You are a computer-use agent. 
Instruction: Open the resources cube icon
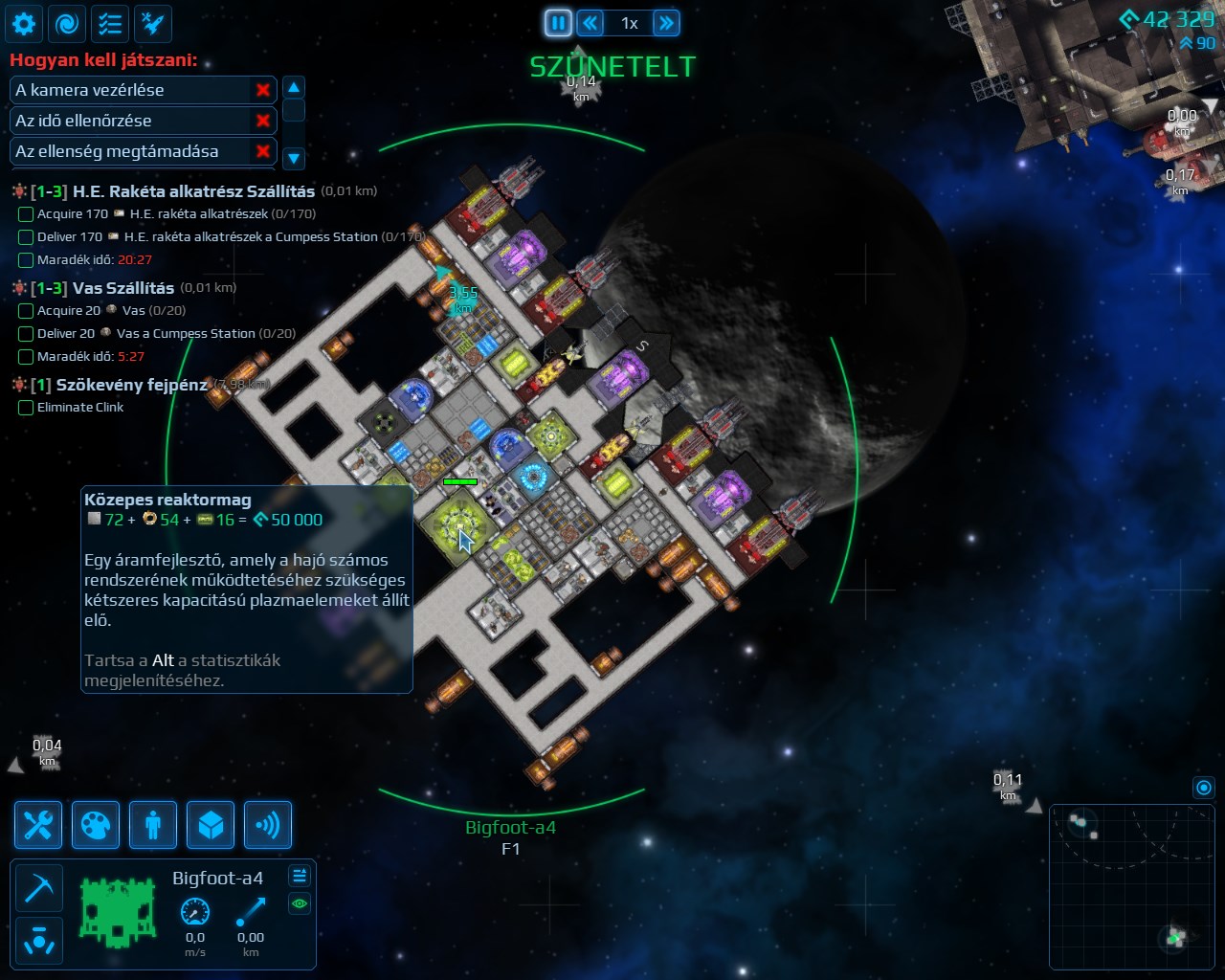[x=211, y=825]
